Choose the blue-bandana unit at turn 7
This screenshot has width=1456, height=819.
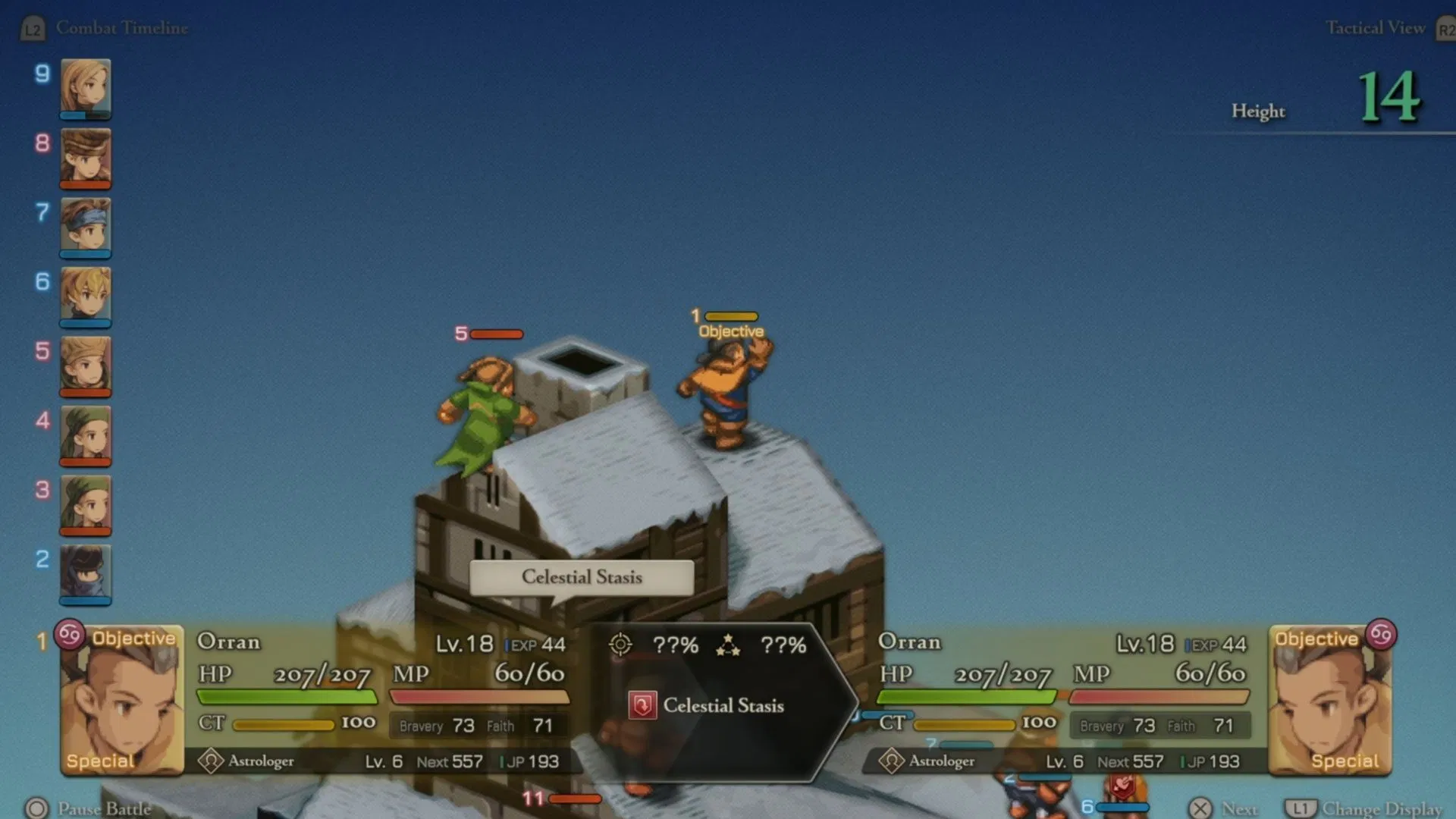[x=86, y=225]
